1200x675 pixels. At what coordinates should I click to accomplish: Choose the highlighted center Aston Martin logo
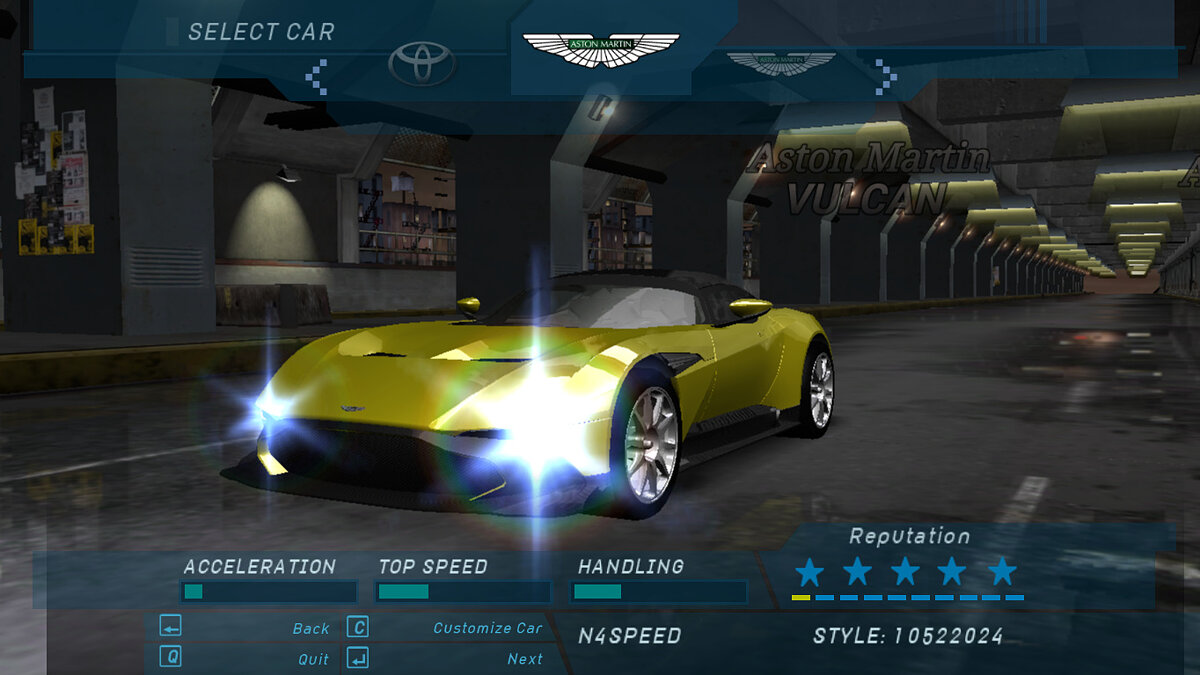[601, 50]
